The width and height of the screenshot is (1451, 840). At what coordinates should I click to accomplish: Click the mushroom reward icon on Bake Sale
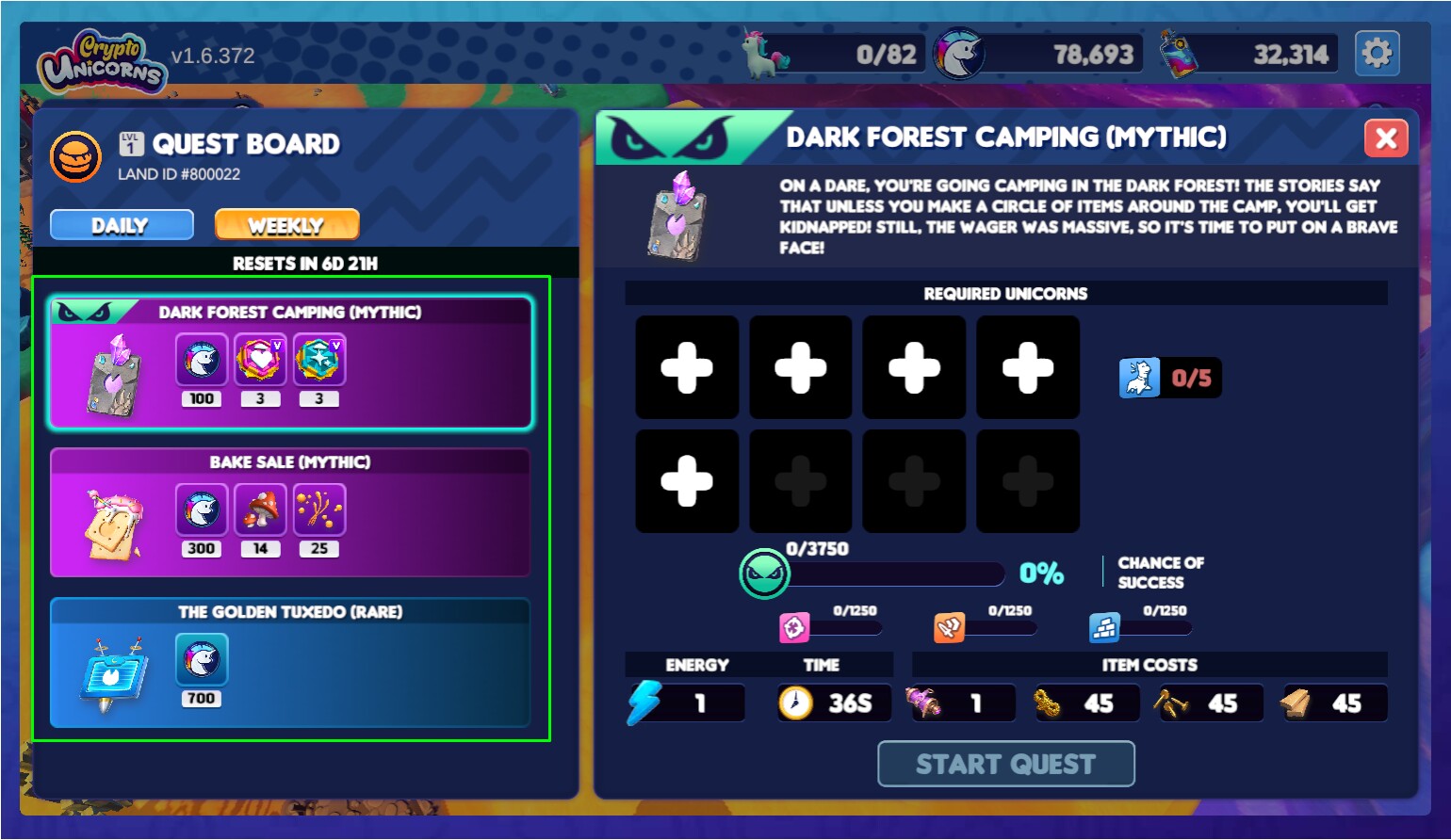tap(260, 509)
